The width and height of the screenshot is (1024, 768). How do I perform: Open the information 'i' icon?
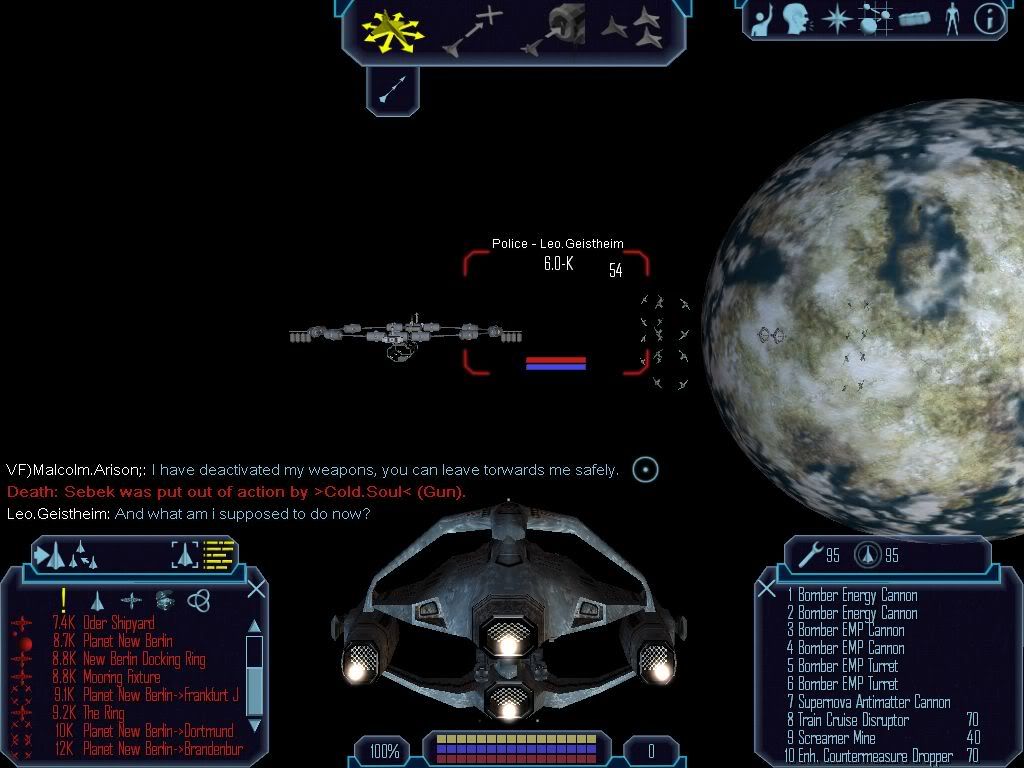988,18
